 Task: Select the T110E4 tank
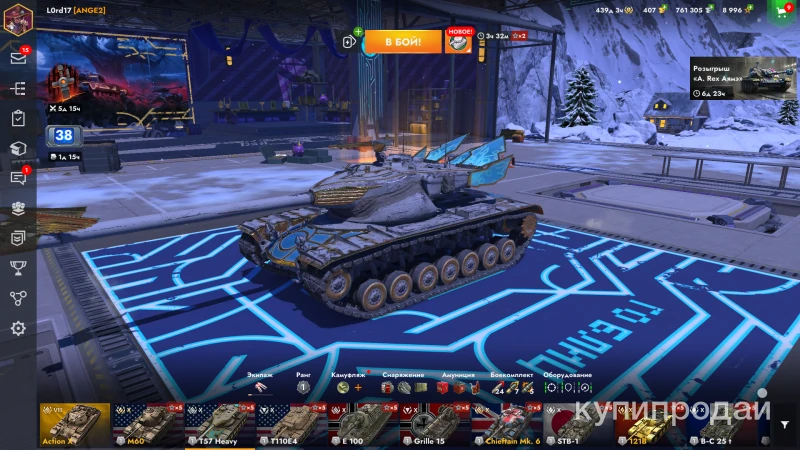pyautogui.click(x=291, y=424)
